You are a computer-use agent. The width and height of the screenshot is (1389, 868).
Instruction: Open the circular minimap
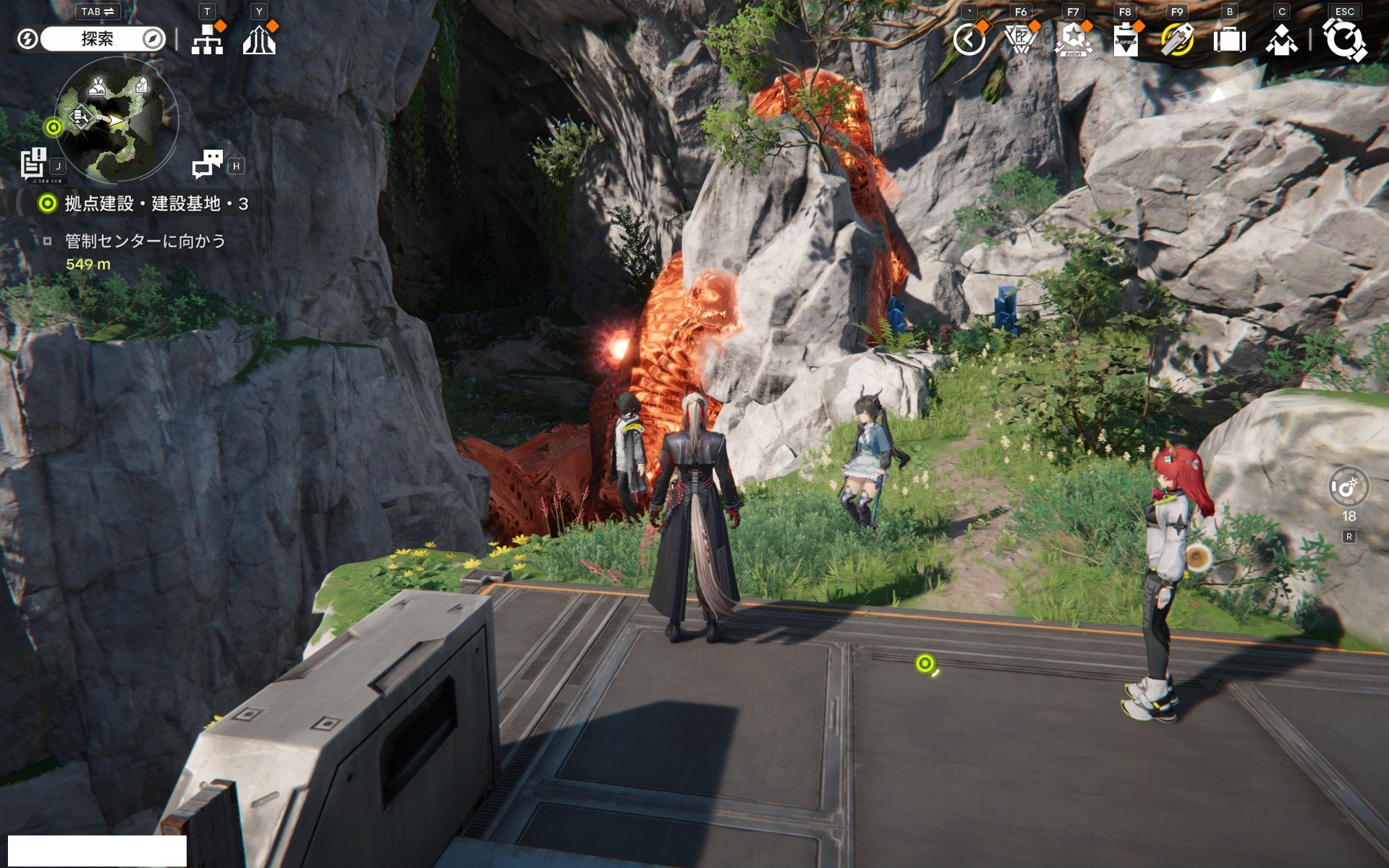point(116,119)
